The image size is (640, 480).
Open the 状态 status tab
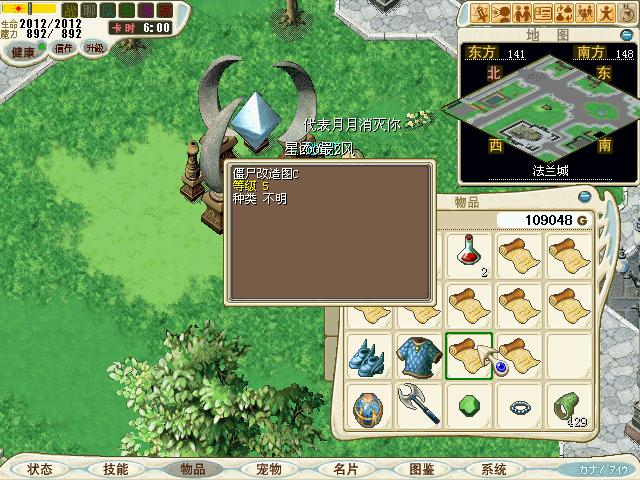[x=40, y=469]
